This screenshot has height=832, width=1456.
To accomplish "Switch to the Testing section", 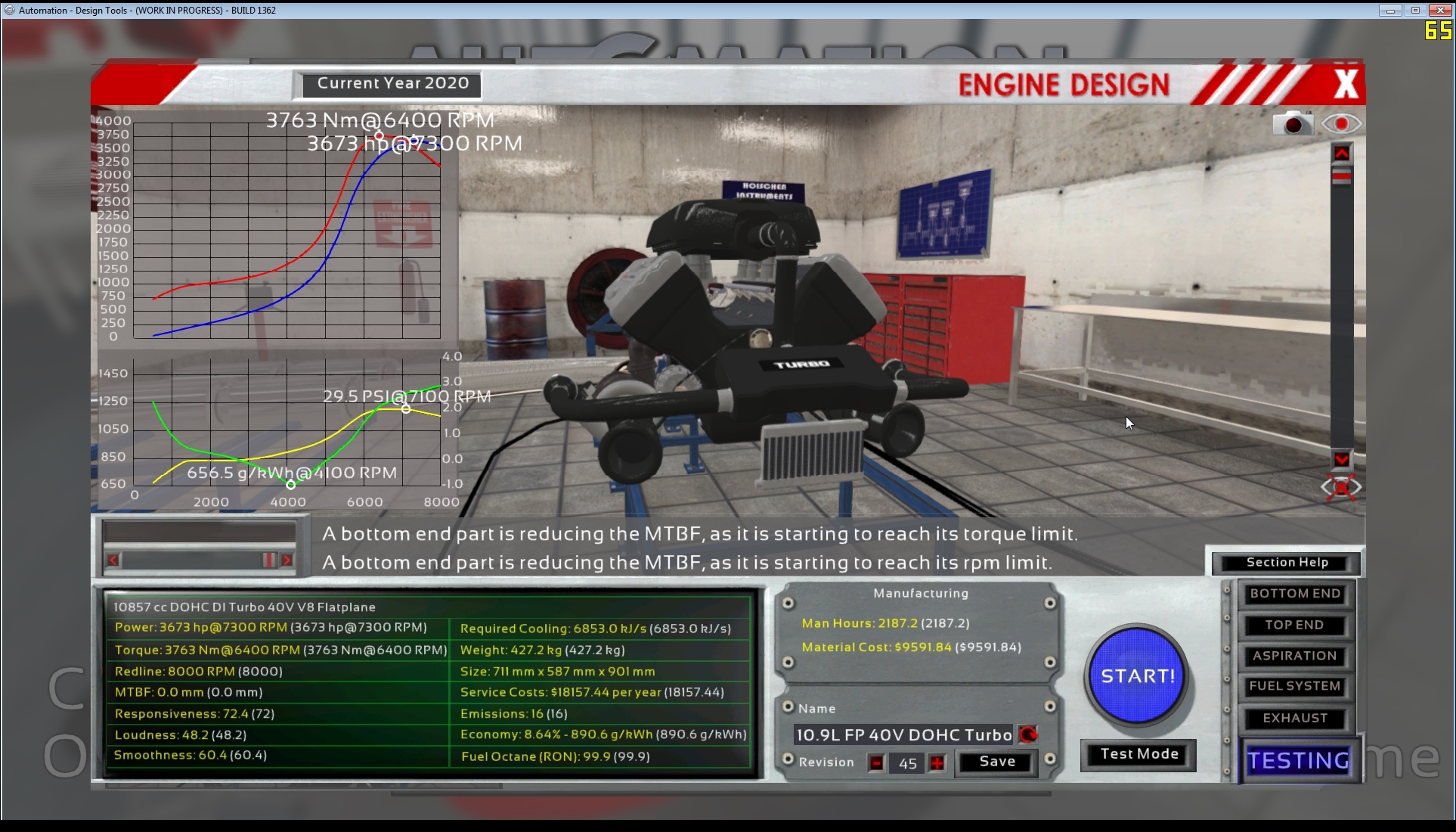I will (x=1298, y=760).
